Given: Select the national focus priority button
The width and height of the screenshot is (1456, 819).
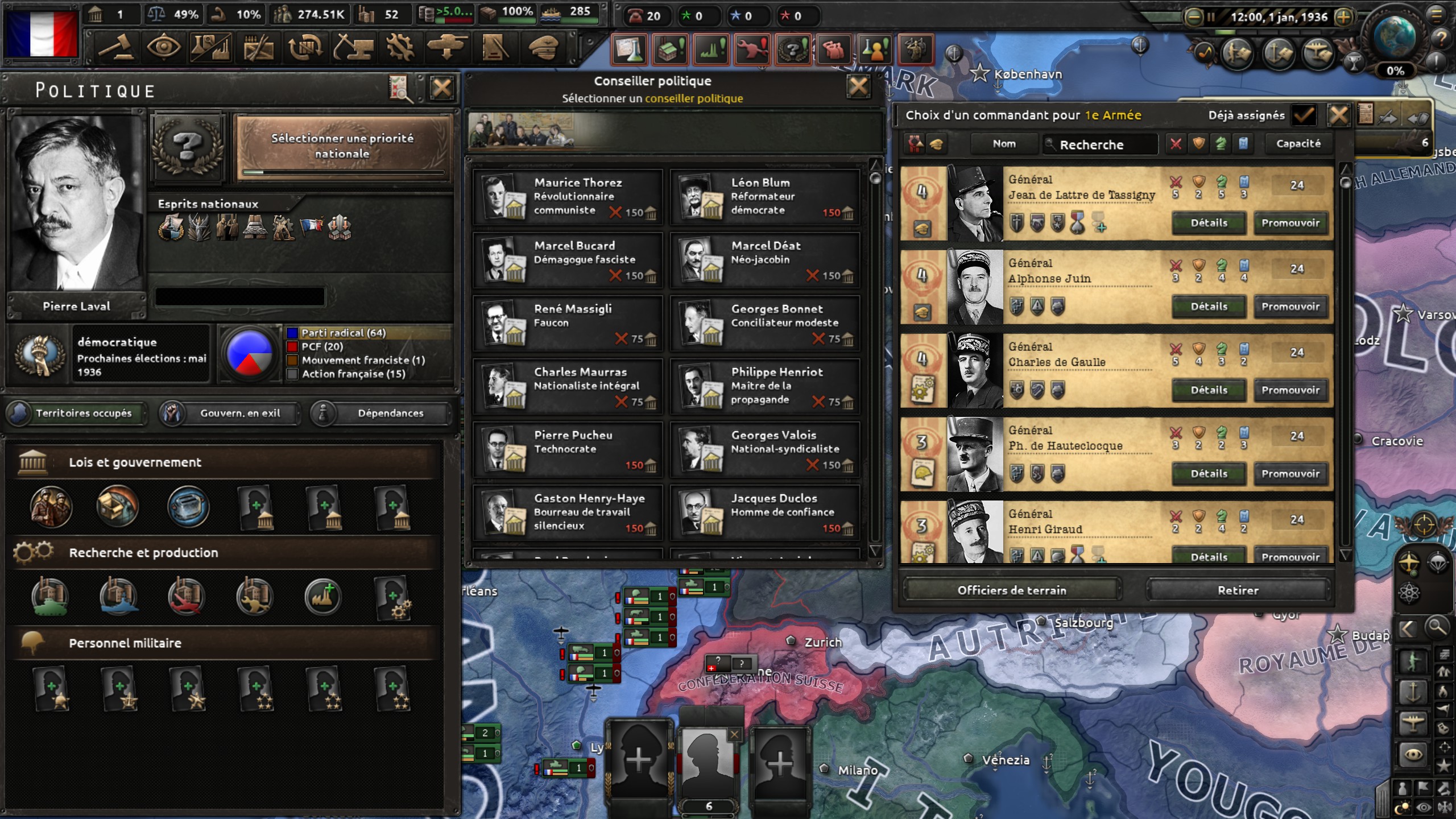Looking at the screenshot, I should coord(342,146).
